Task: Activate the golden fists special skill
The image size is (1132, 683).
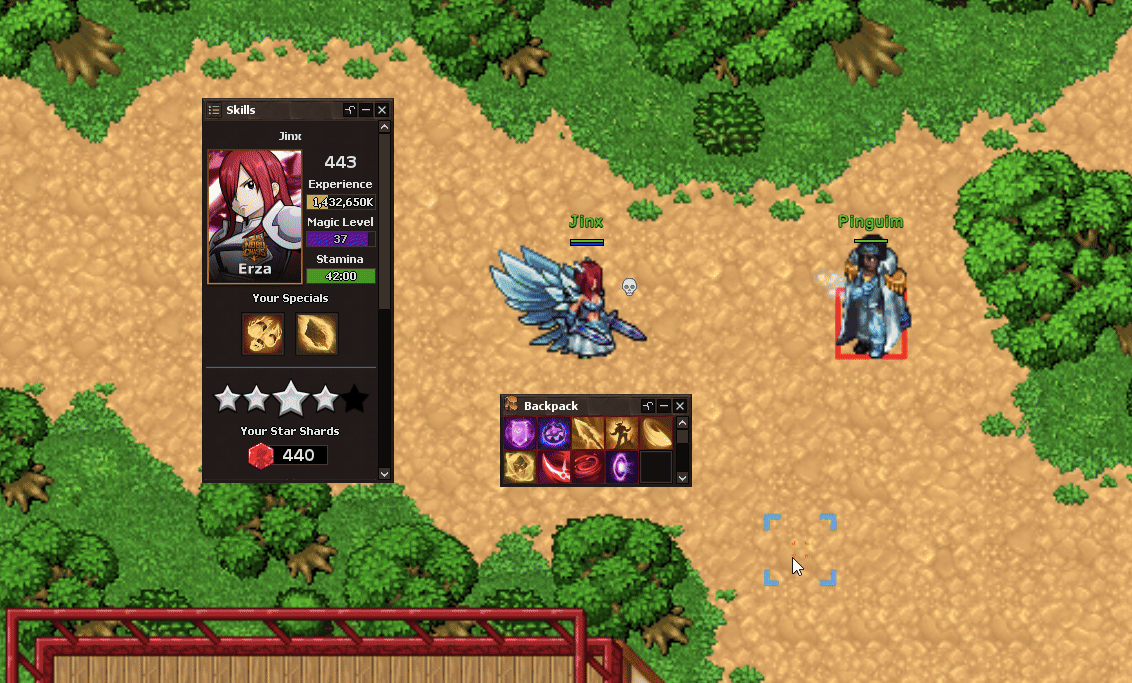Action: pos(263,334)
